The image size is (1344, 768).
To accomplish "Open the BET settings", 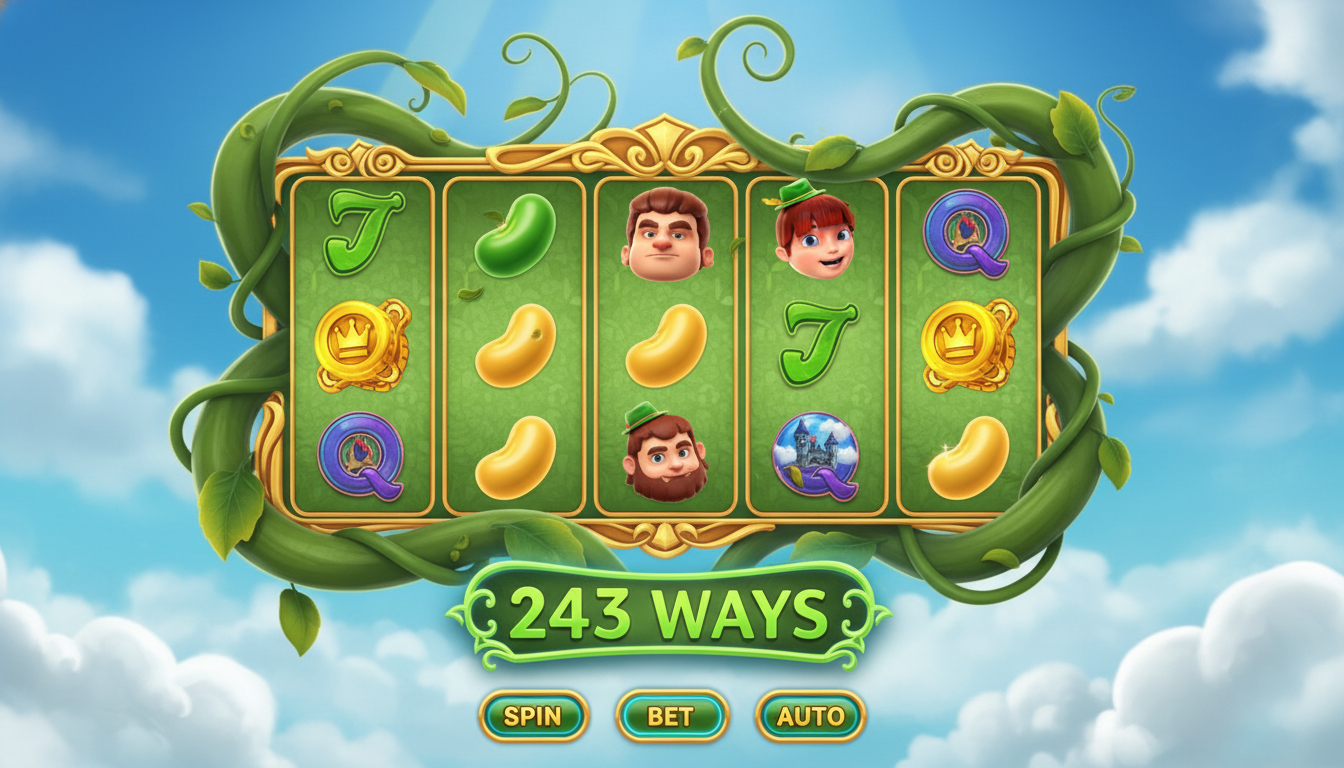I will 672,716.
